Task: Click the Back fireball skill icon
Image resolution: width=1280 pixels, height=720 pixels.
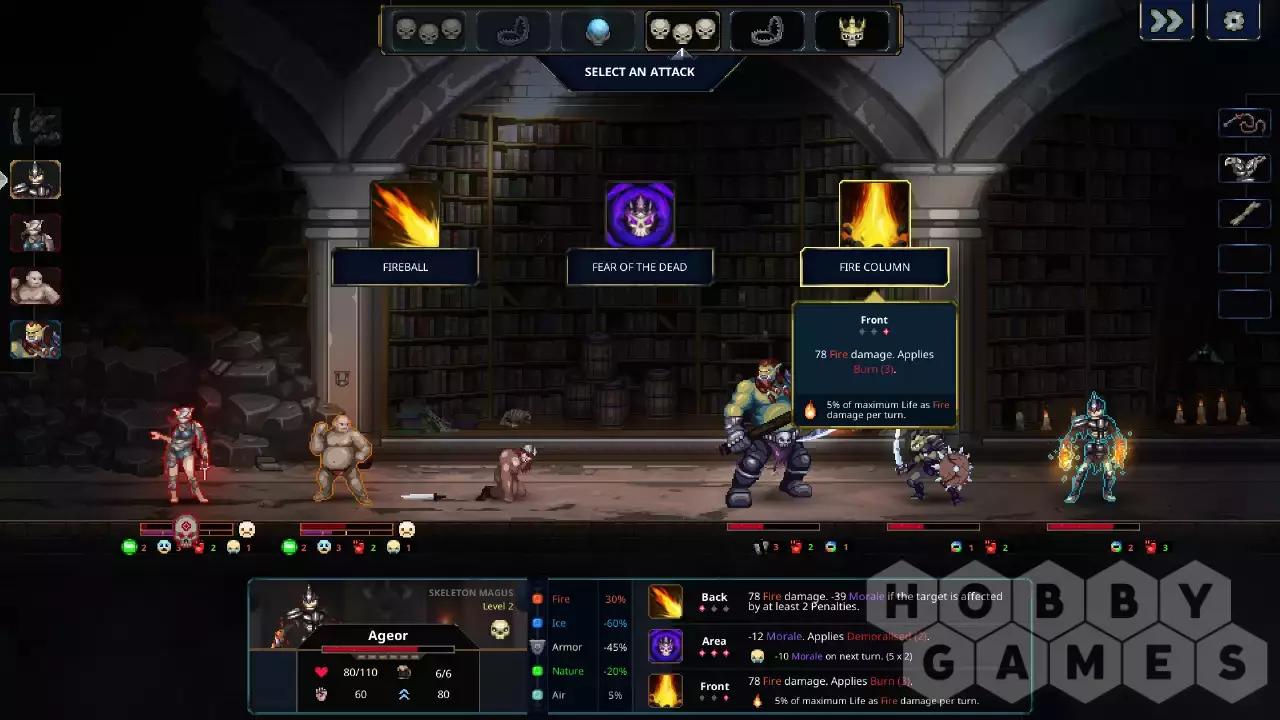Action: [x=665, y=601]
